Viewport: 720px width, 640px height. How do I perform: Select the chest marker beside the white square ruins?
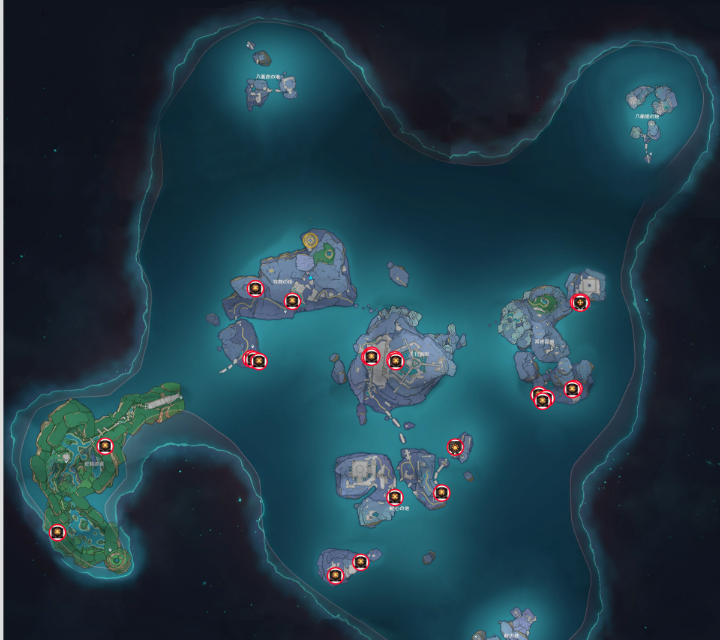point(580,302)
